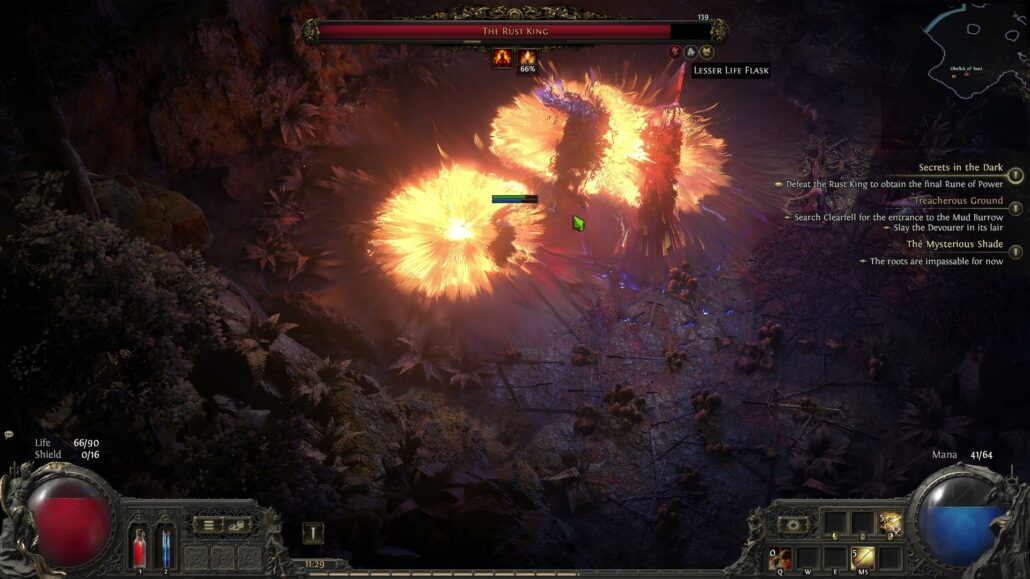Open the chat bubble icon
Viewport: 1030px width, 579px height.
tap(9, 435)
